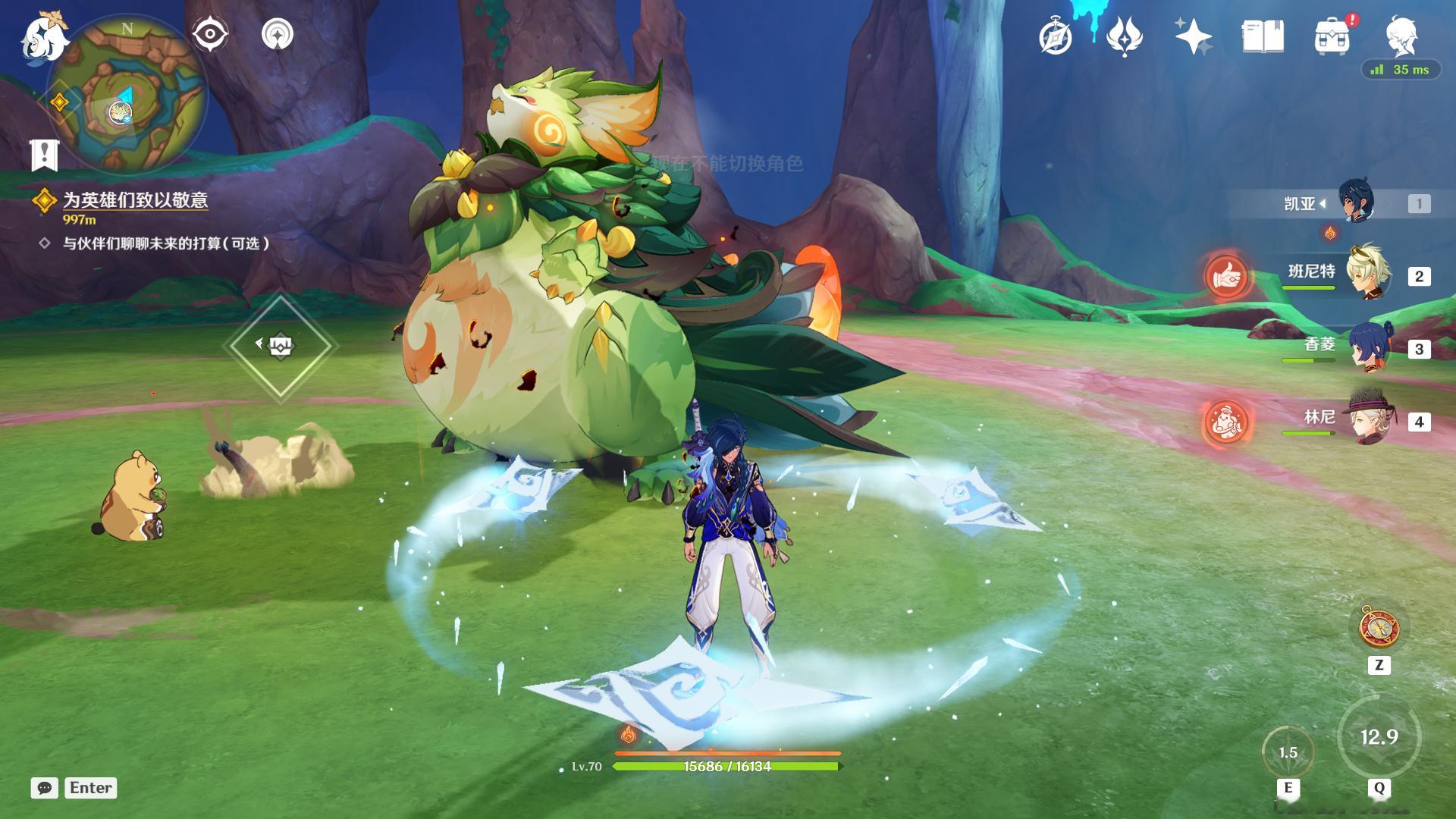Open the character profile head icon
The image size is (1456, 819).
click(1401, 35)
